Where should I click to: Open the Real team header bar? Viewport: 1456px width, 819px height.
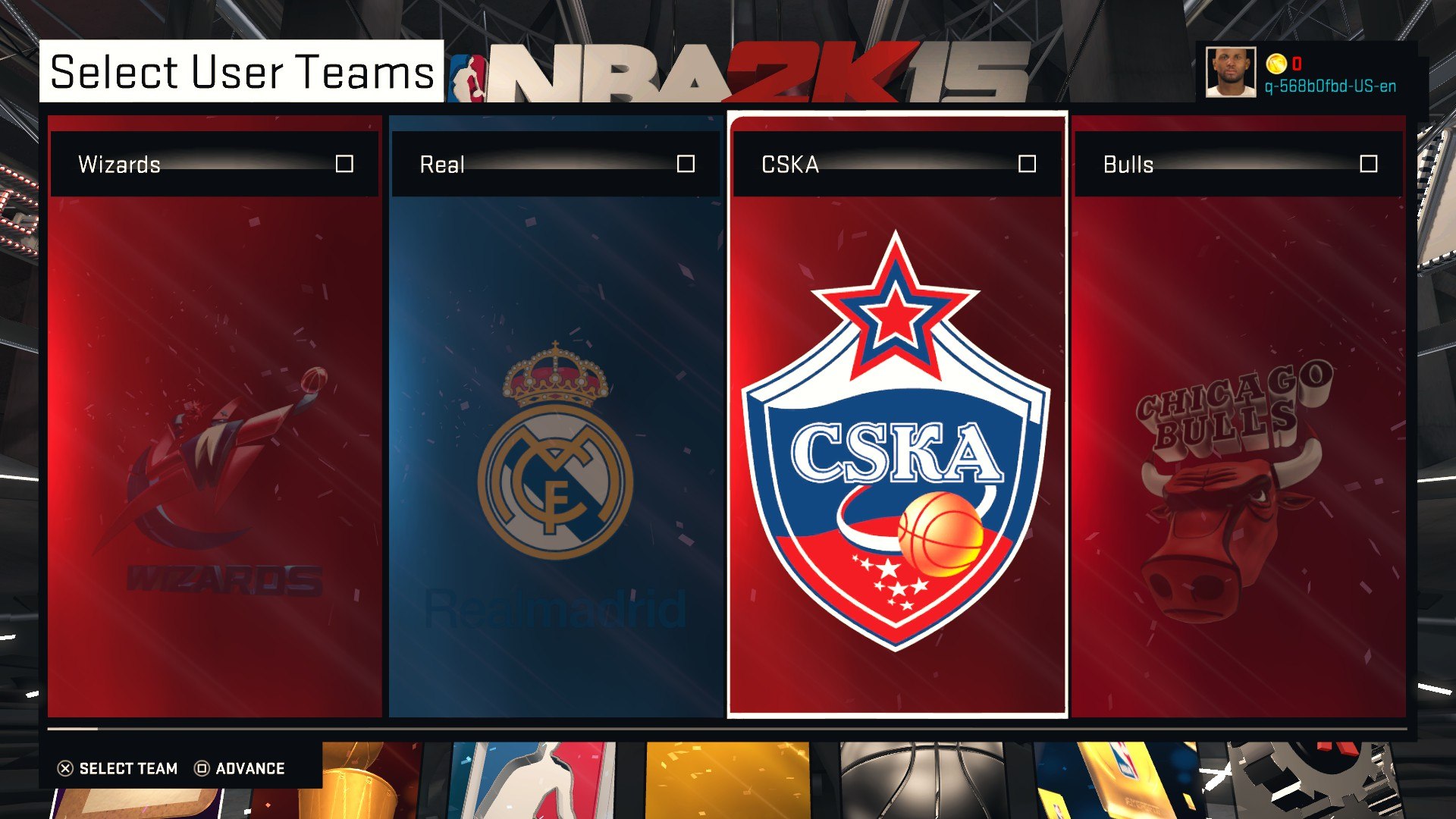(531, 164)
